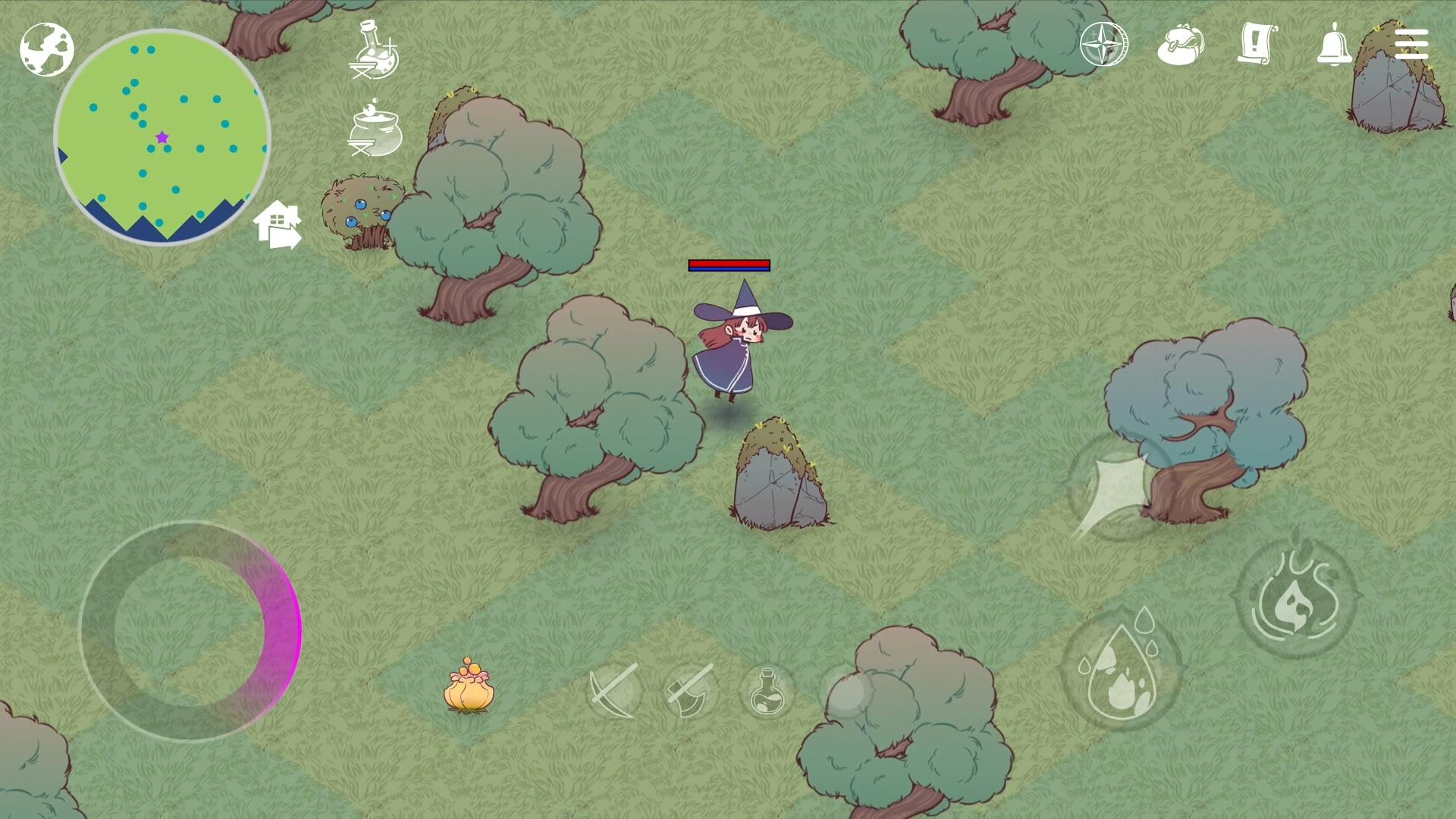The width and height of the screenshot is (1456, 819).
Task: Open the compass navigation icon
Action: 1103,43
